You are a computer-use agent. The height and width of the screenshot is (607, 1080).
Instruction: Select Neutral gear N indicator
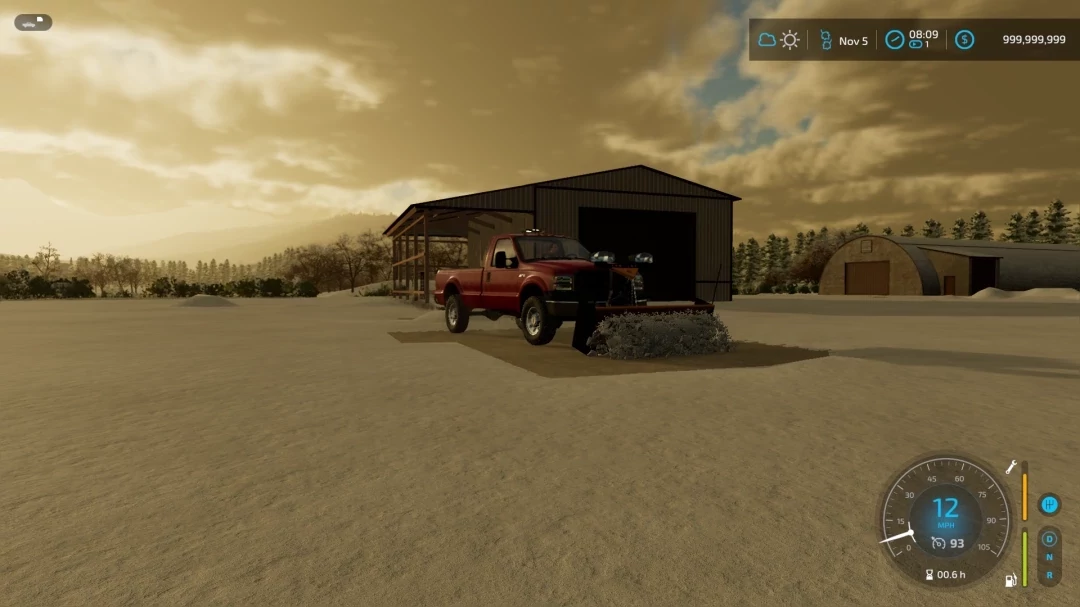coord(1049,557)
